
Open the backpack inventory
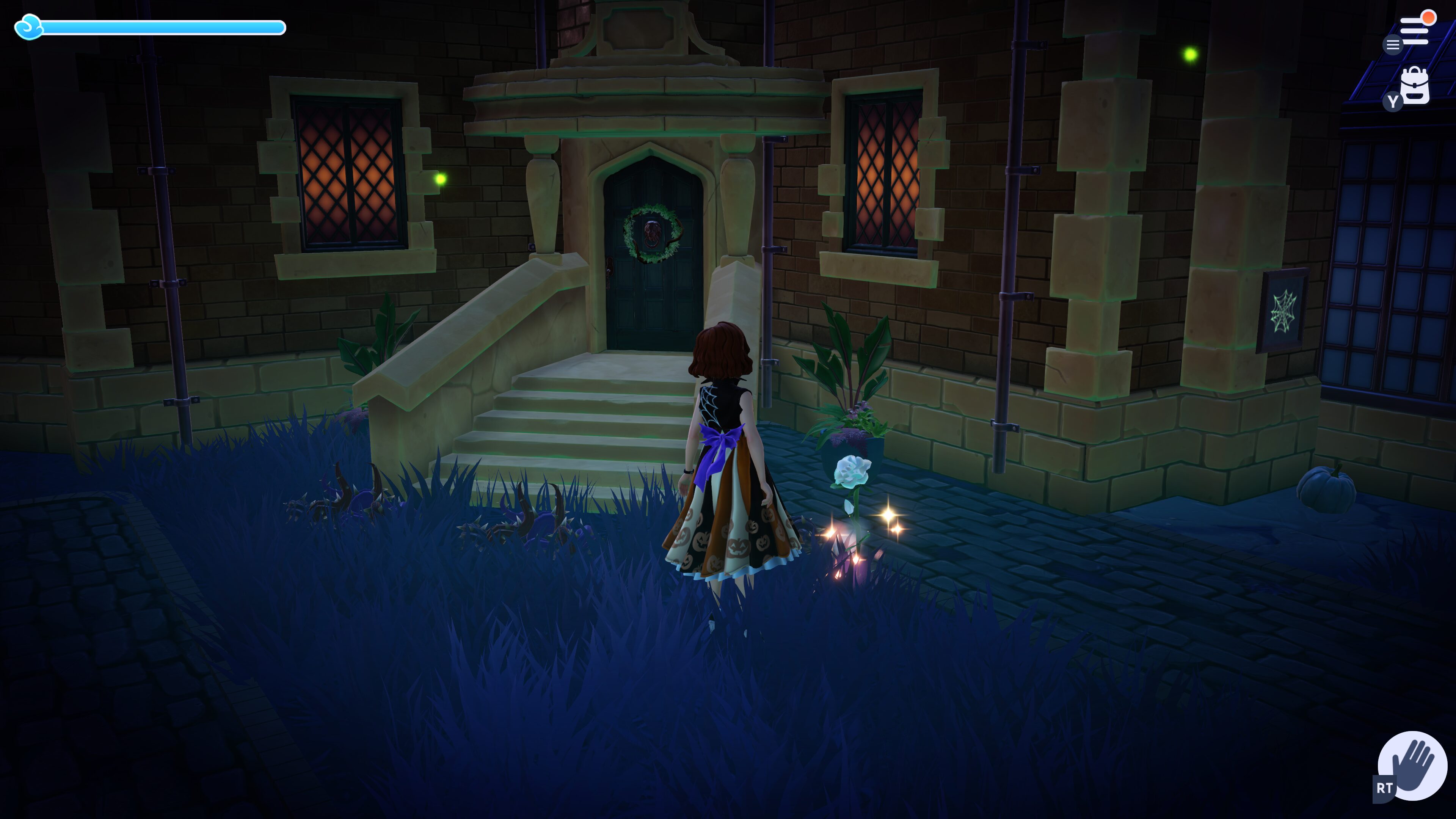pyautogui.click(x=1415, y=86)
